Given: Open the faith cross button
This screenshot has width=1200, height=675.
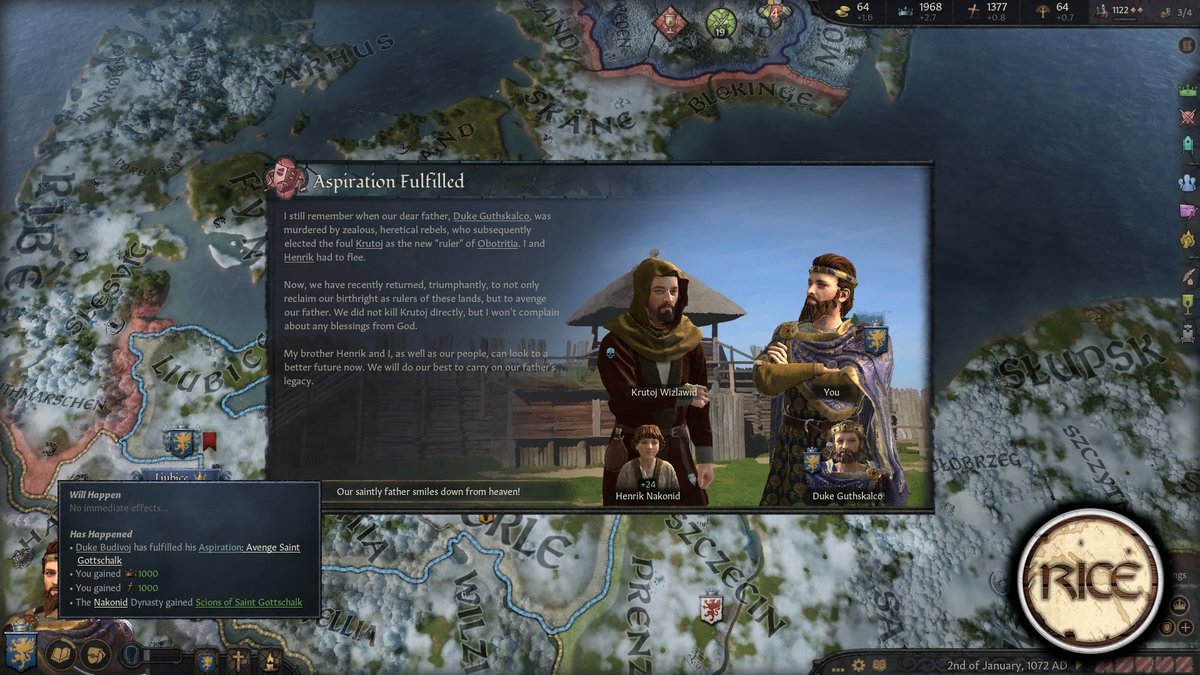Looking at the screenshot, I should (x=238, y=659).
